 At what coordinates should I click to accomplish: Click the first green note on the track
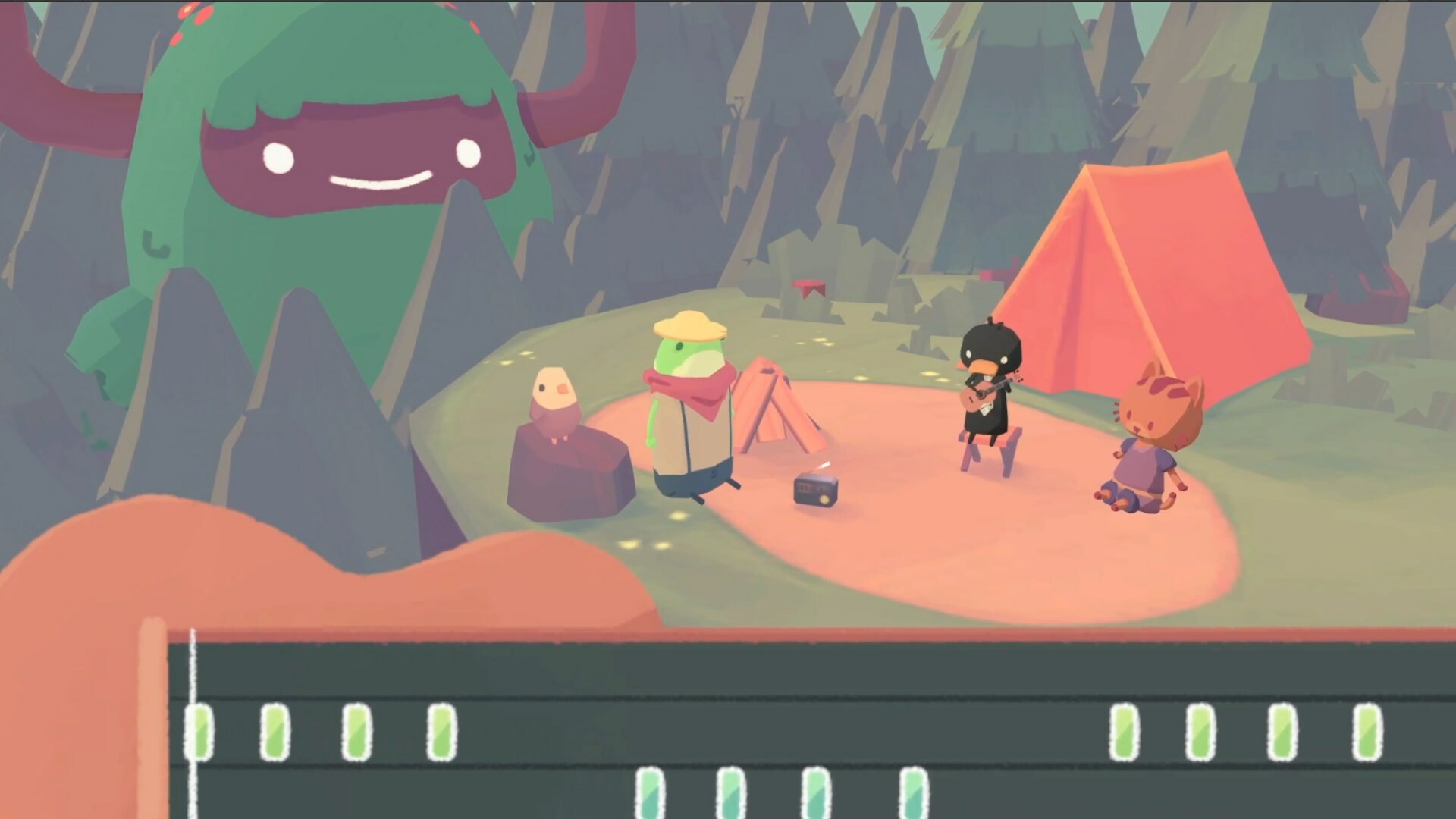(199, 733)
